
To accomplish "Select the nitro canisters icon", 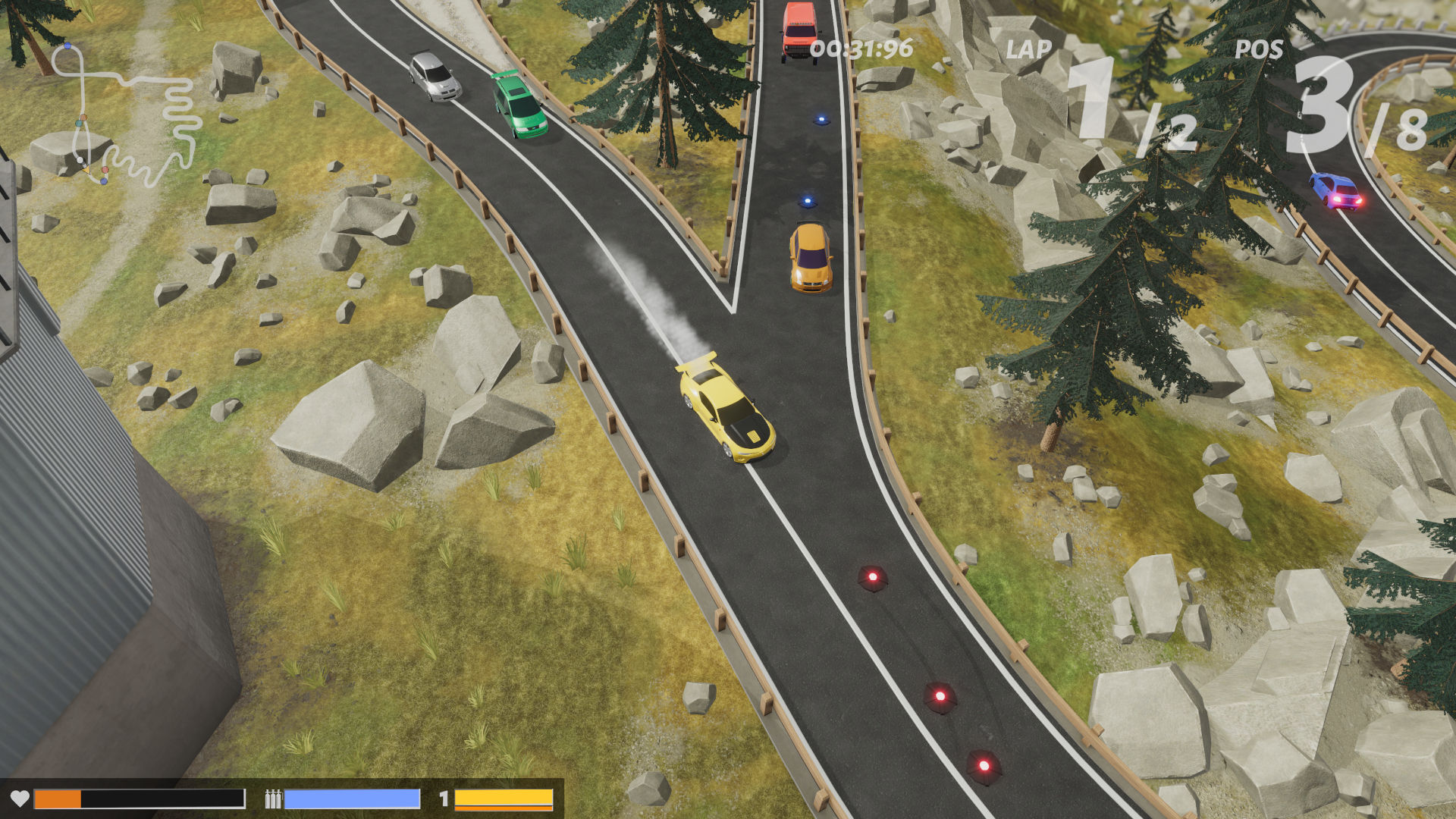I will [274, 798].
